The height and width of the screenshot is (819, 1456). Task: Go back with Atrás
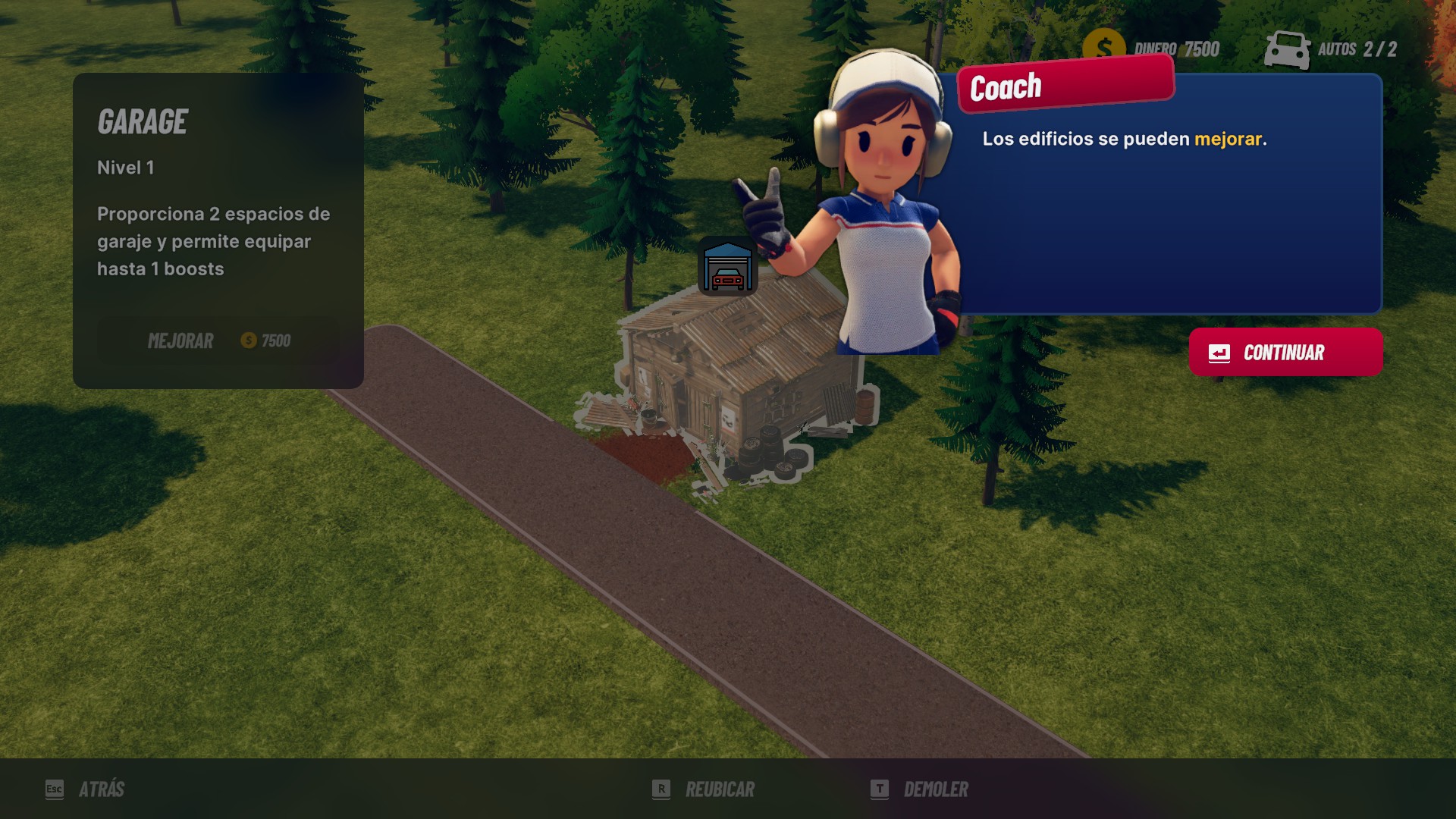[x=86, y=789]
